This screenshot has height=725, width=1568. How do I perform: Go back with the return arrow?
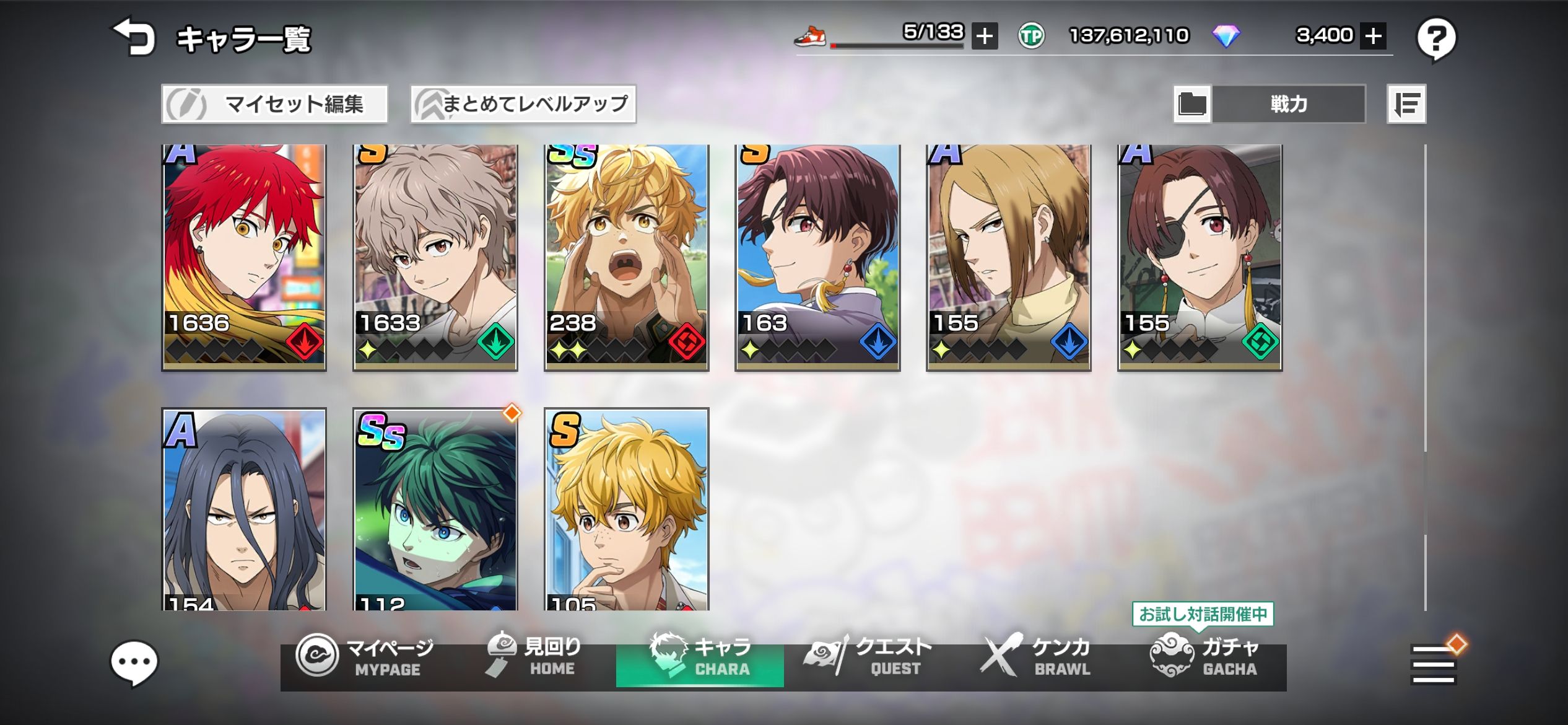point(134,37)
